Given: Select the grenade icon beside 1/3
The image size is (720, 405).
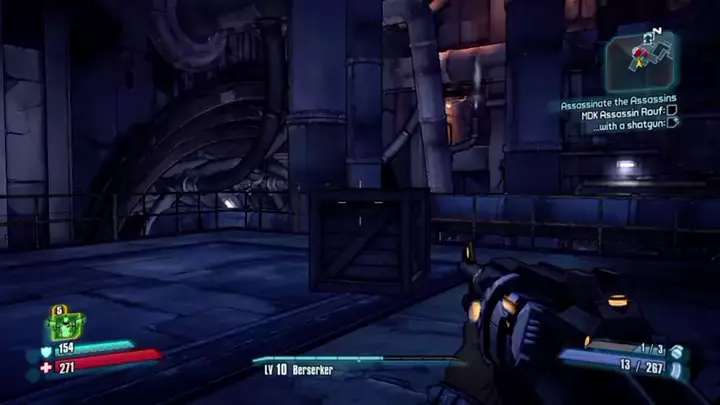Looking at the screenshot, I should pos(677,351).
